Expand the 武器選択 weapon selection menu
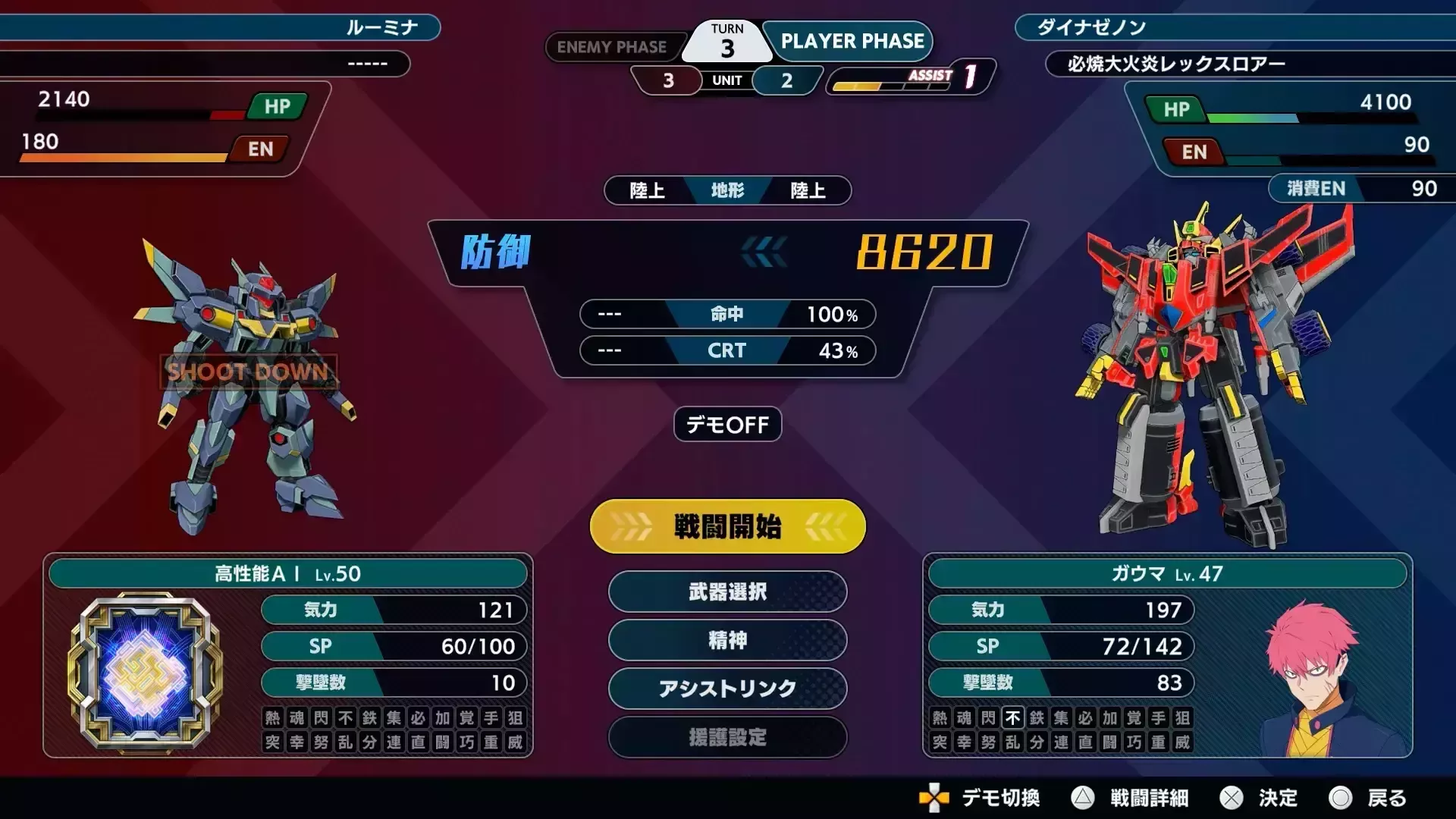This screenshot has height=819, width=1456. point(726,592)
